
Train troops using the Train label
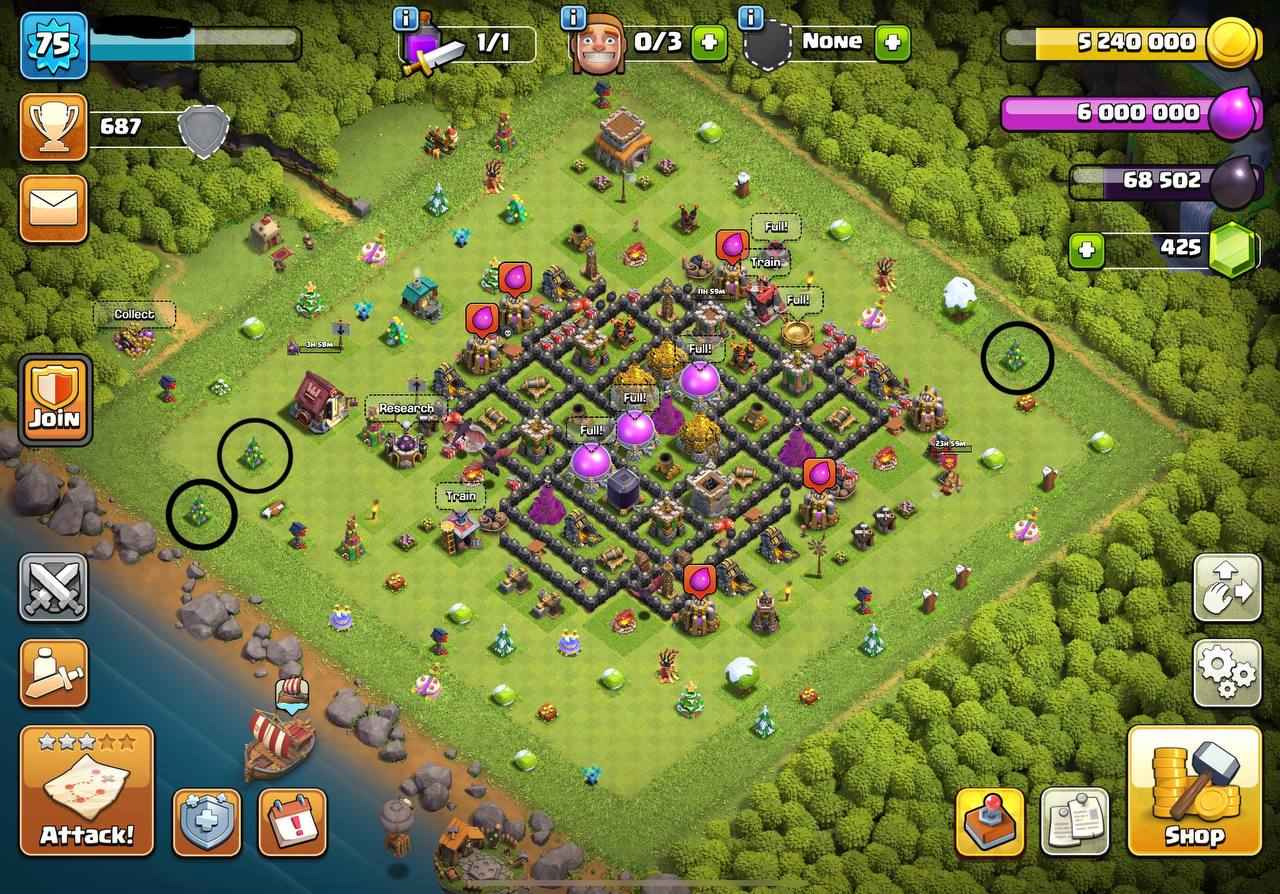(x=459, y=494)
